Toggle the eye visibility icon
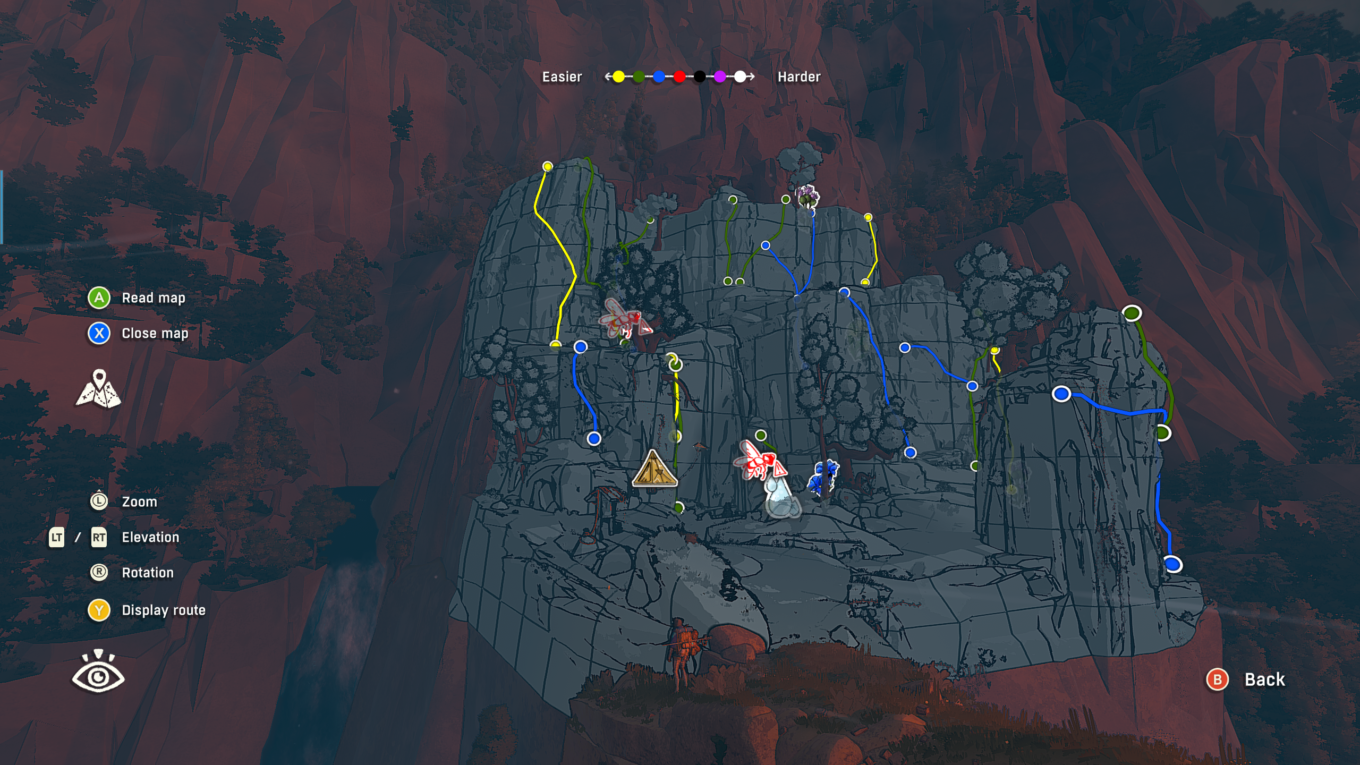This screenshot has height=765, width=1360. [98, 673]
